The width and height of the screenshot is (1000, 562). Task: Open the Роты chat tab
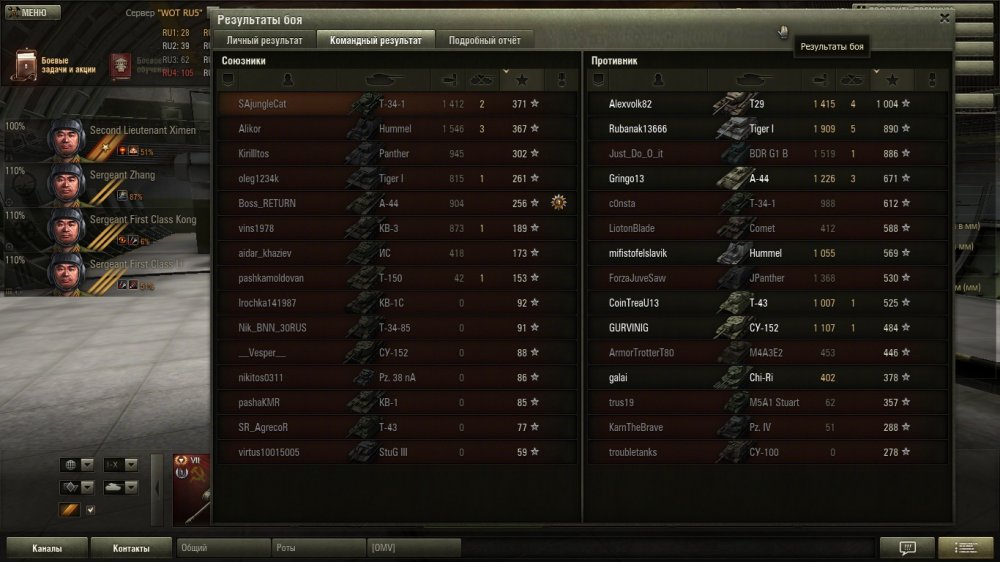(318, 548)
